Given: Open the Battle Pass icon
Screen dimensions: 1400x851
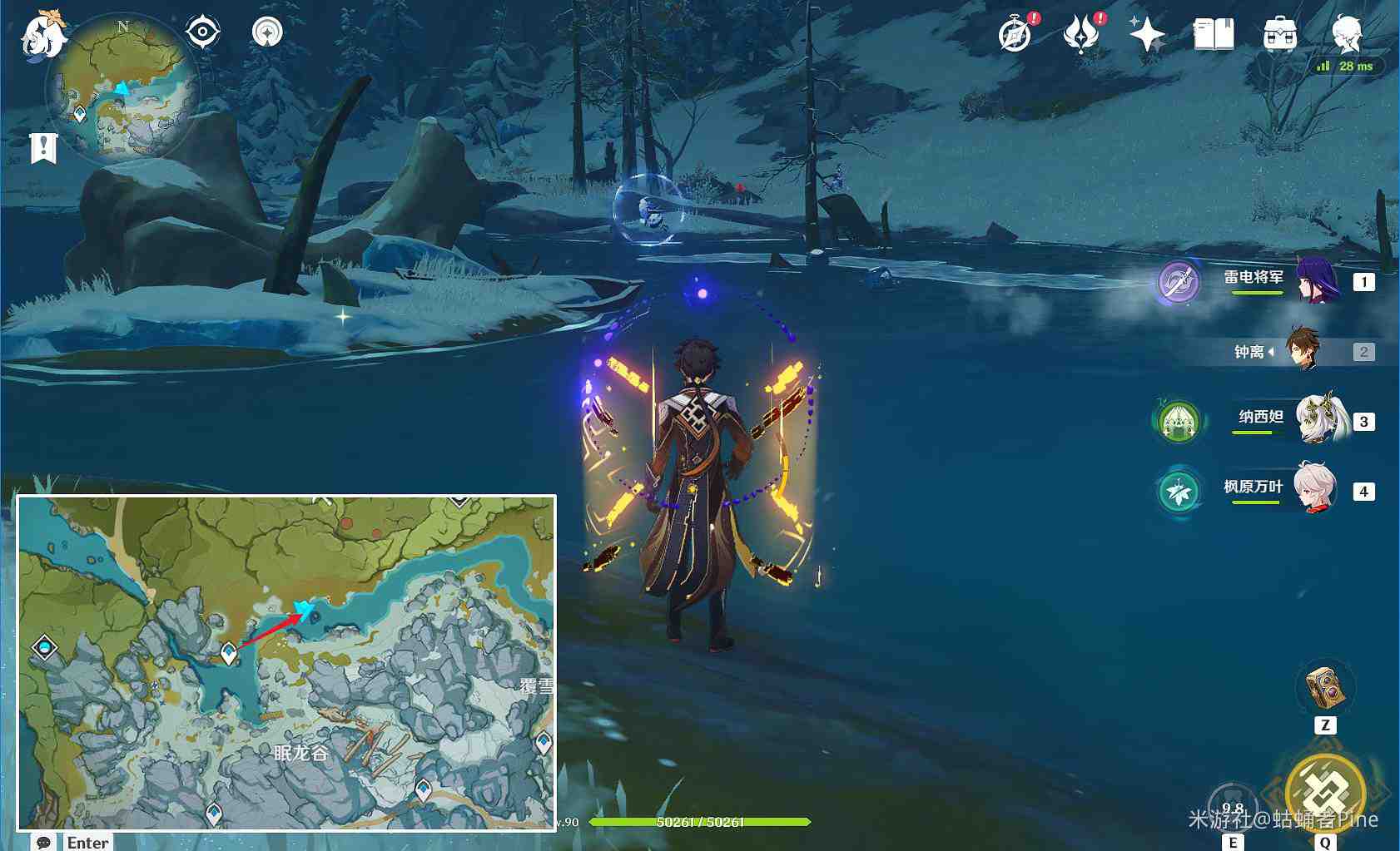Looking at the screenshot, I should 1081,35.
